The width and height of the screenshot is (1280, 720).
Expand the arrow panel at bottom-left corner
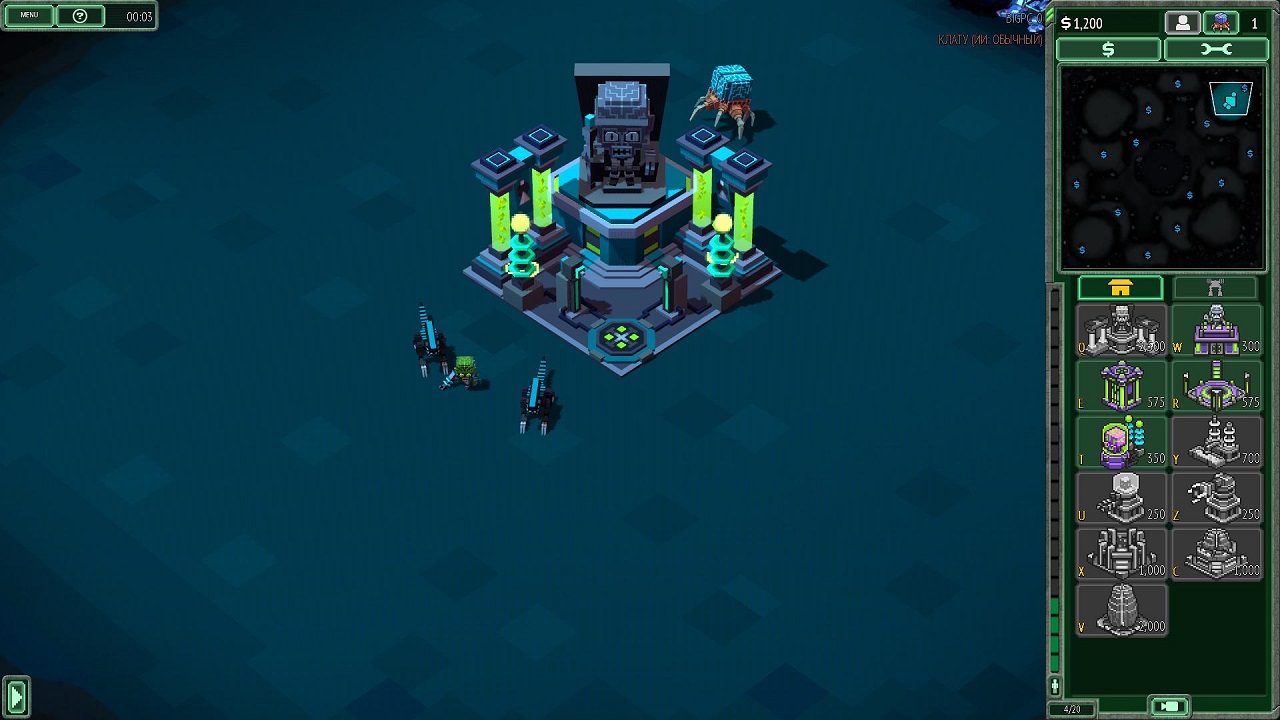point(16,696)
